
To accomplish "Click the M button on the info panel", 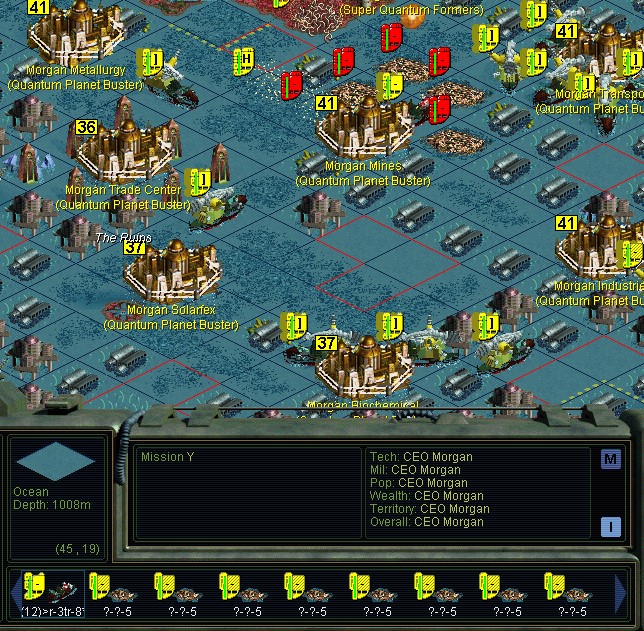I will pyautogui.click(x=611, y=460).
